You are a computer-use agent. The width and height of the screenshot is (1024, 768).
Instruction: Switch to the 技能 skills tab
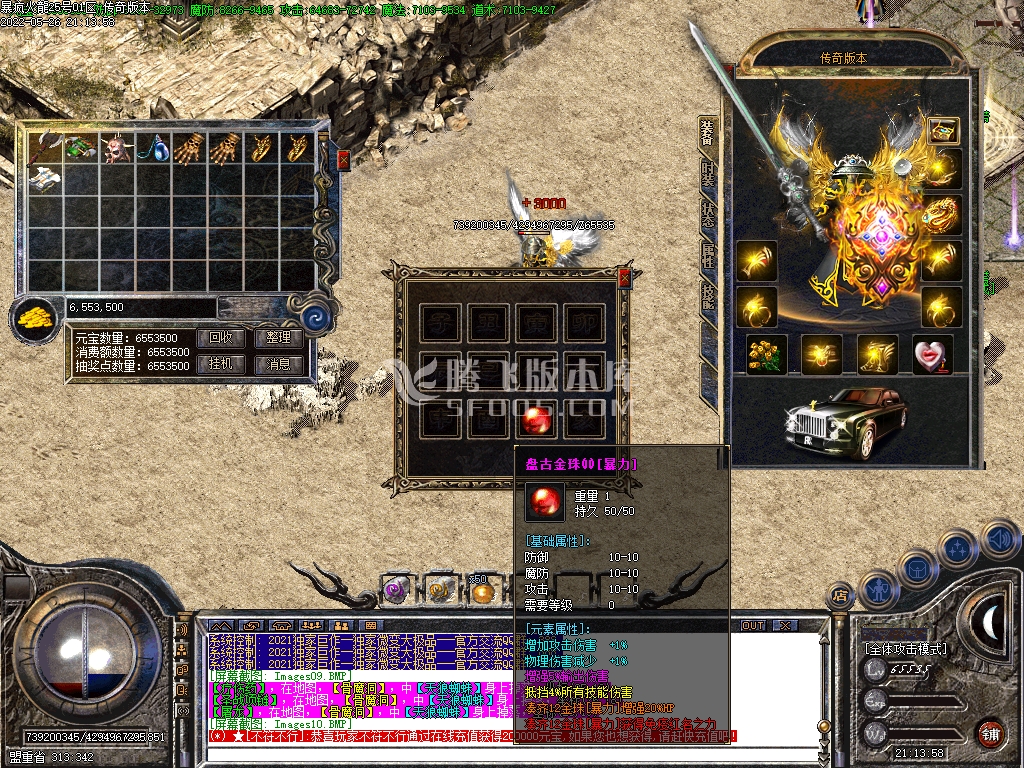(x=708, y=293)
